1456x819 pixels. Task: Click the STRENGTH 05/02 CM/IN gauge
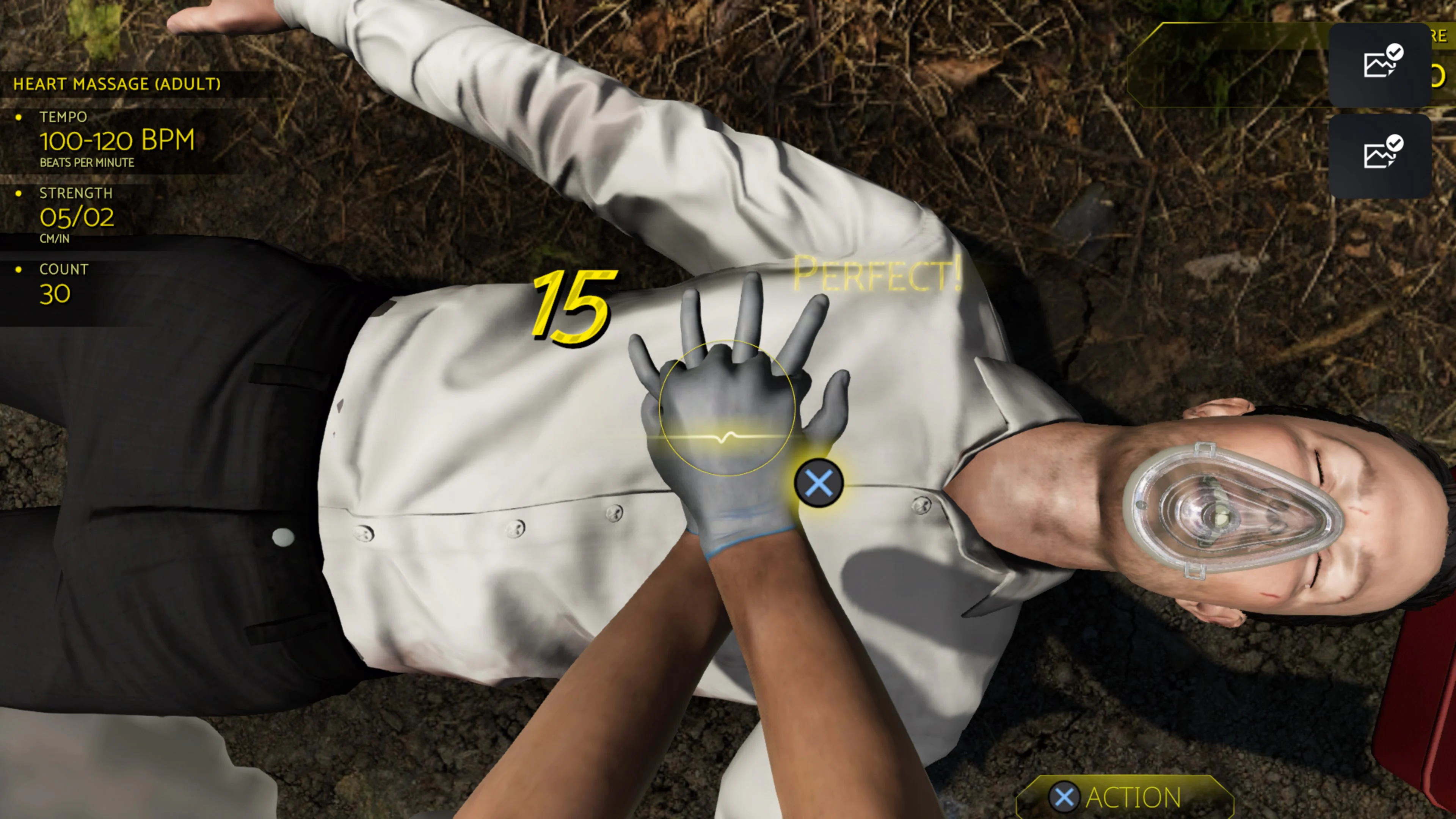[77, 218]
